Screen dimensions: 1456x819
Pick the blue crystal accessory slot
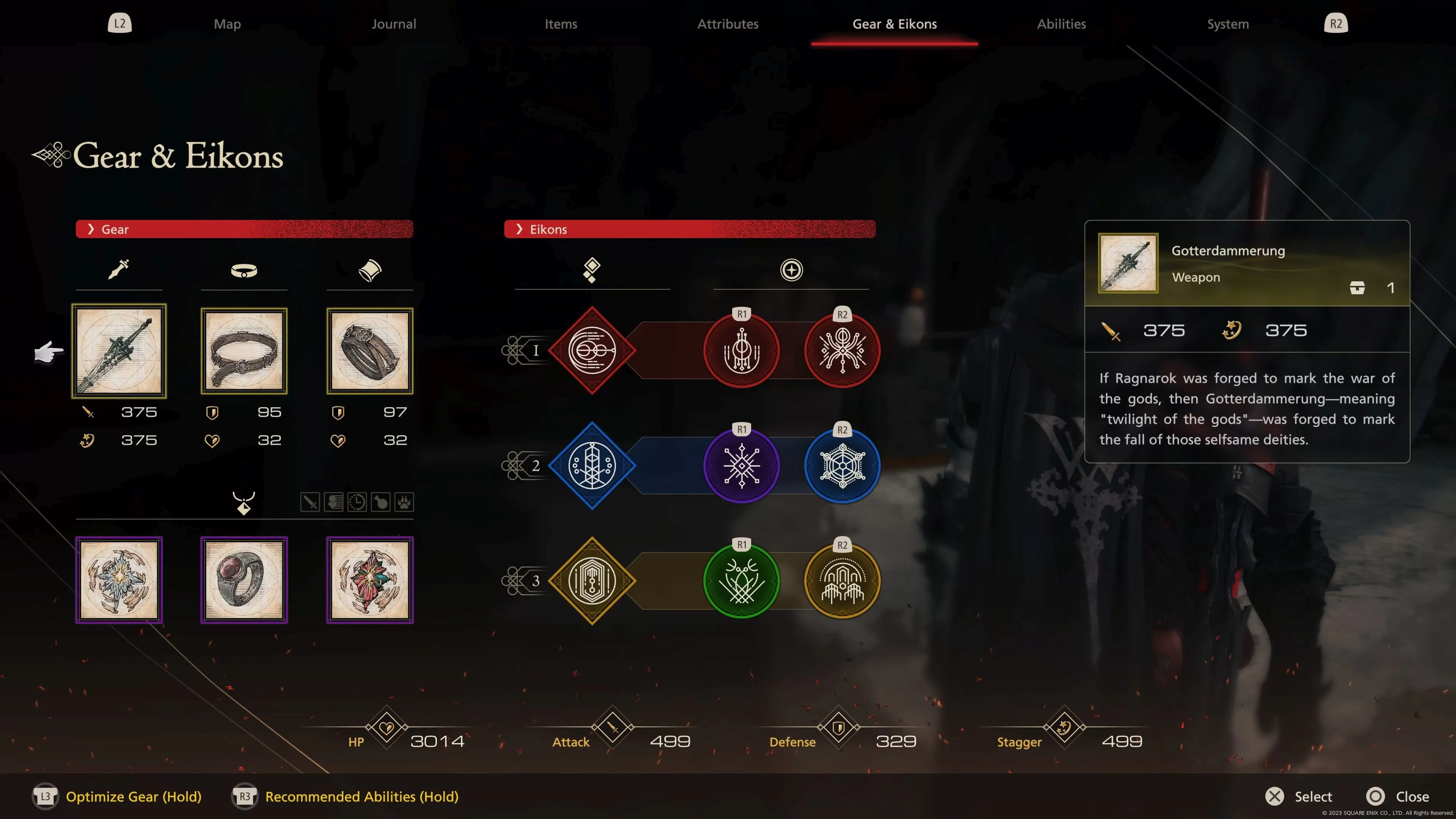[119, 579]
